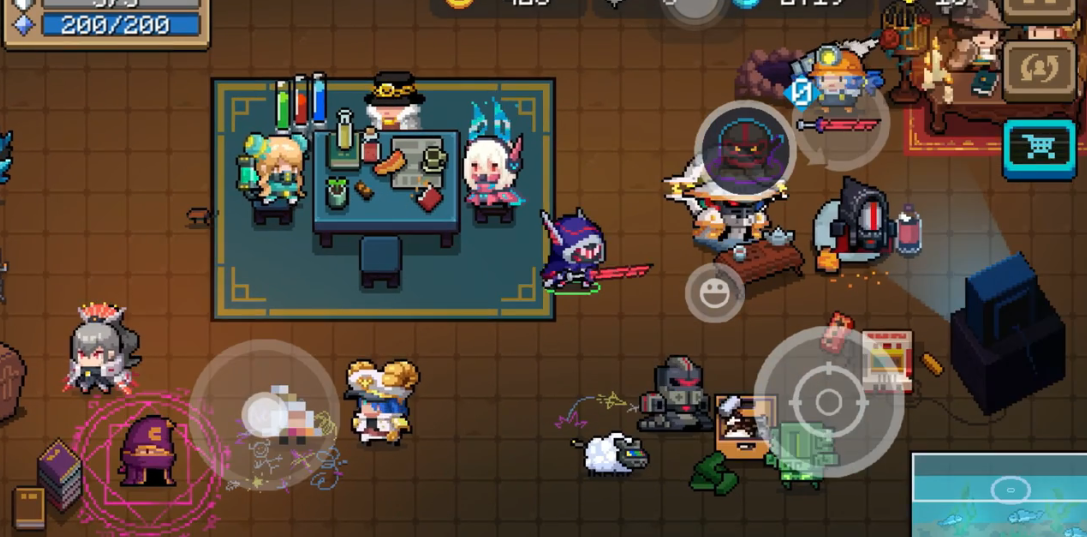Tap the character swap button
The width and height of the screenshot is (1087, 537).
click(1038, 69)
